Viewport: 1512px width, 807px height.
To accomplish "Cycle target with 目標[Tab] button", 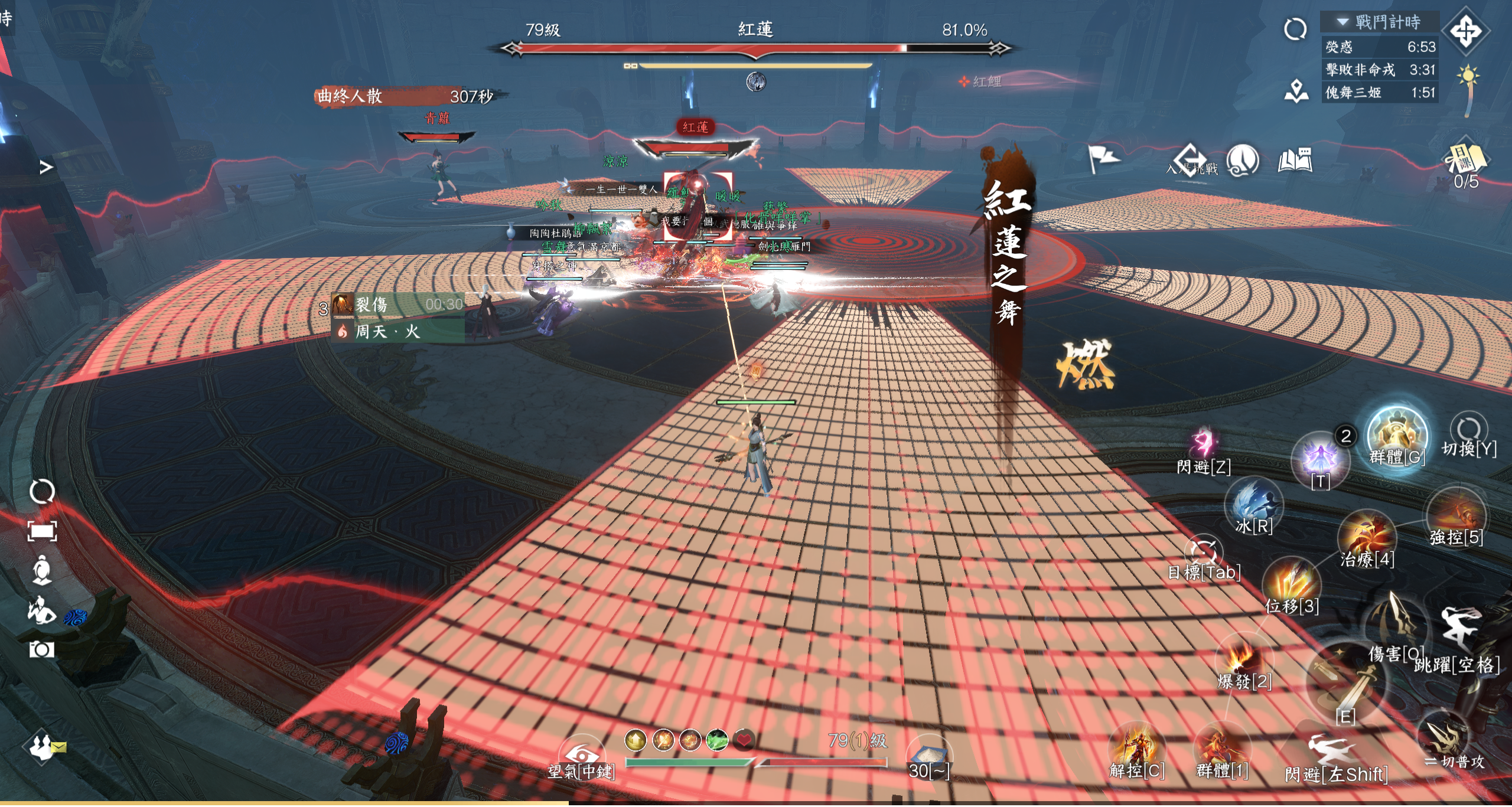I will point(1203,553).
